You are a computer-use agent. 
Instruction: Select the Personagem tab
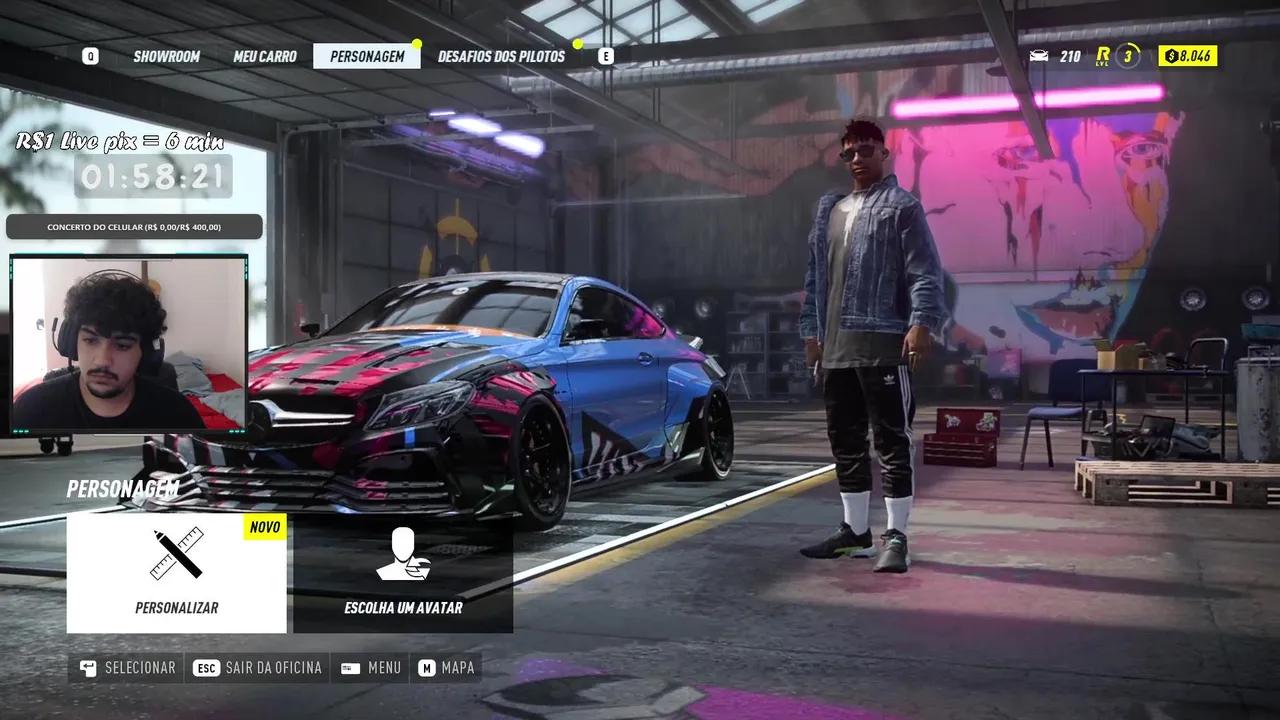(x=367, y=56)
